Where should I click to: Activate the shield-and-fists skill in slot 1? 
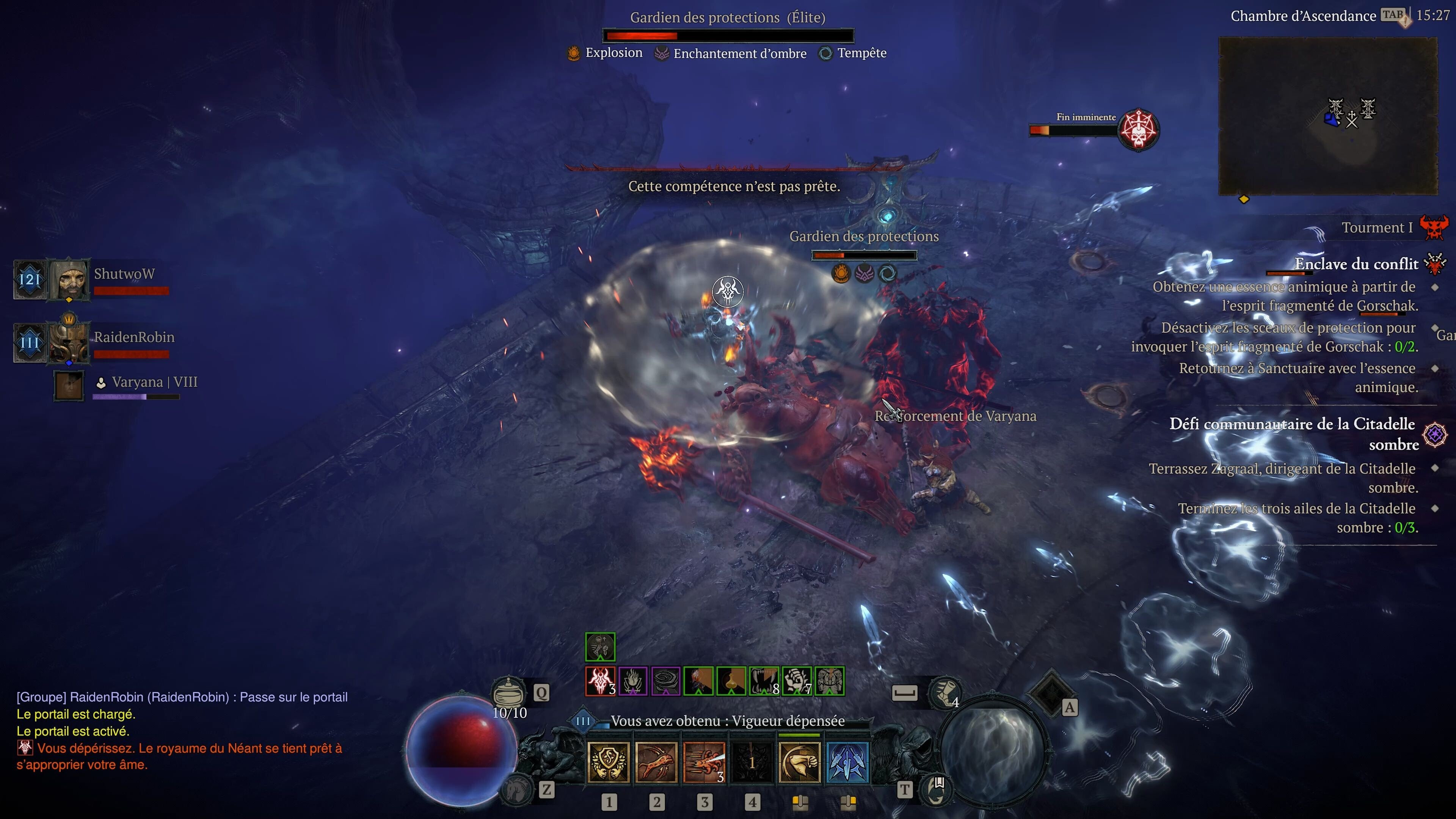[608, 762]
